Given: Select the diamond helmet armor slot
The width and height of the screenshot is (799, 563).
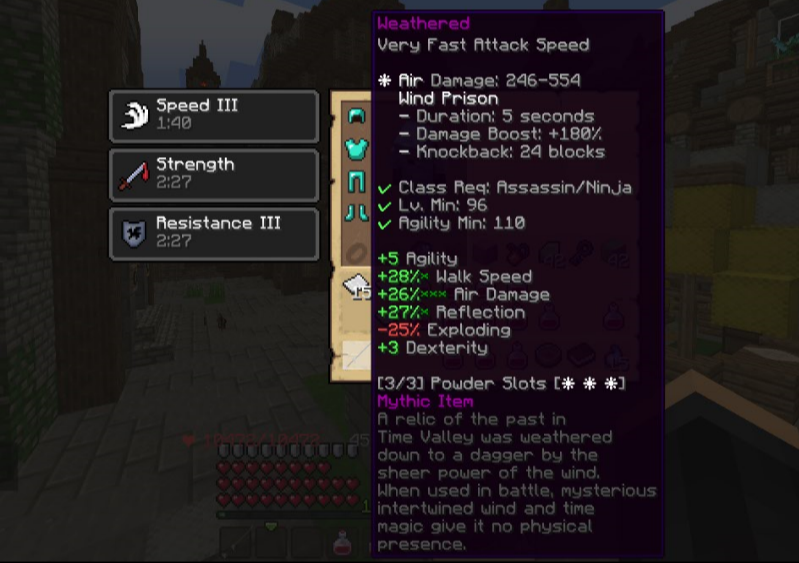Looking at the screenshot, I should point(357,116).
